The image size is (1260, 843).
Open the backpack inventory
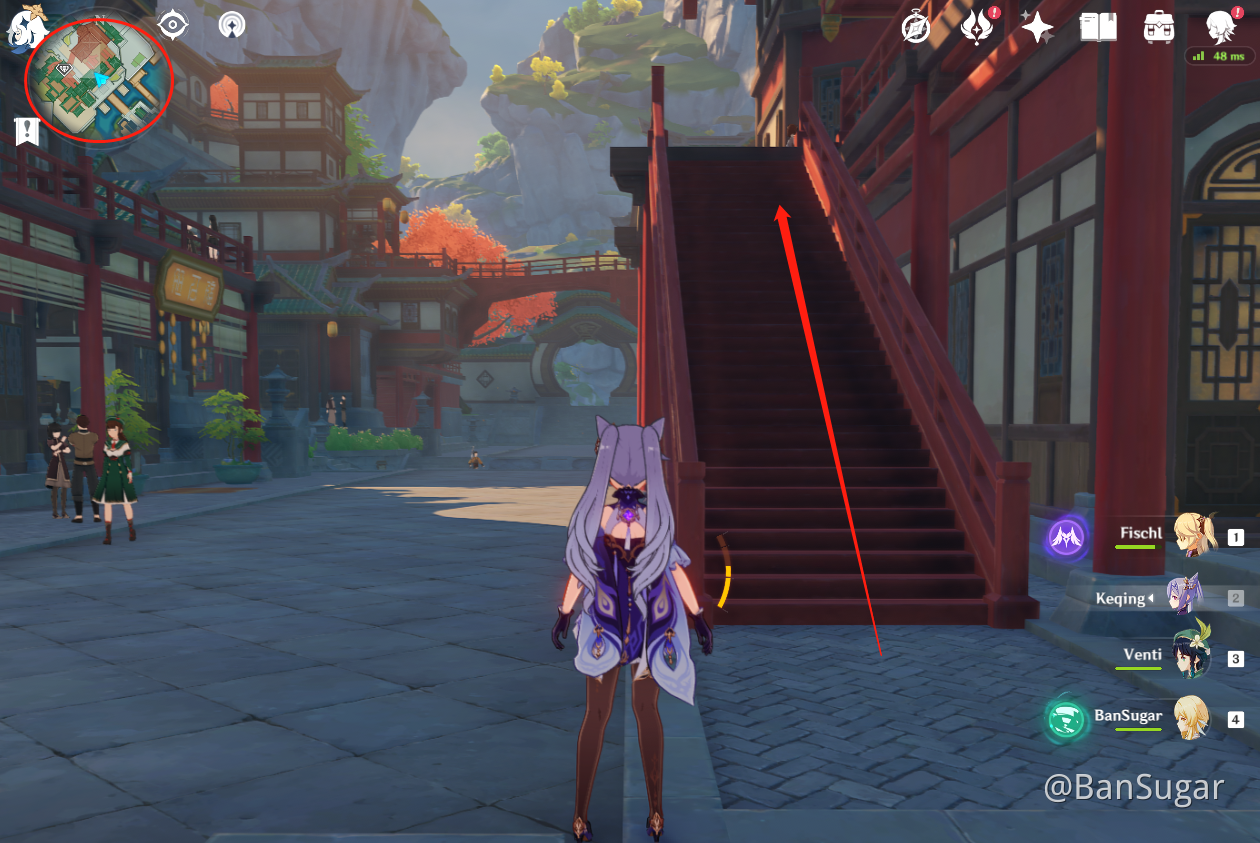pyautogui.click(x=1159, y=27)
